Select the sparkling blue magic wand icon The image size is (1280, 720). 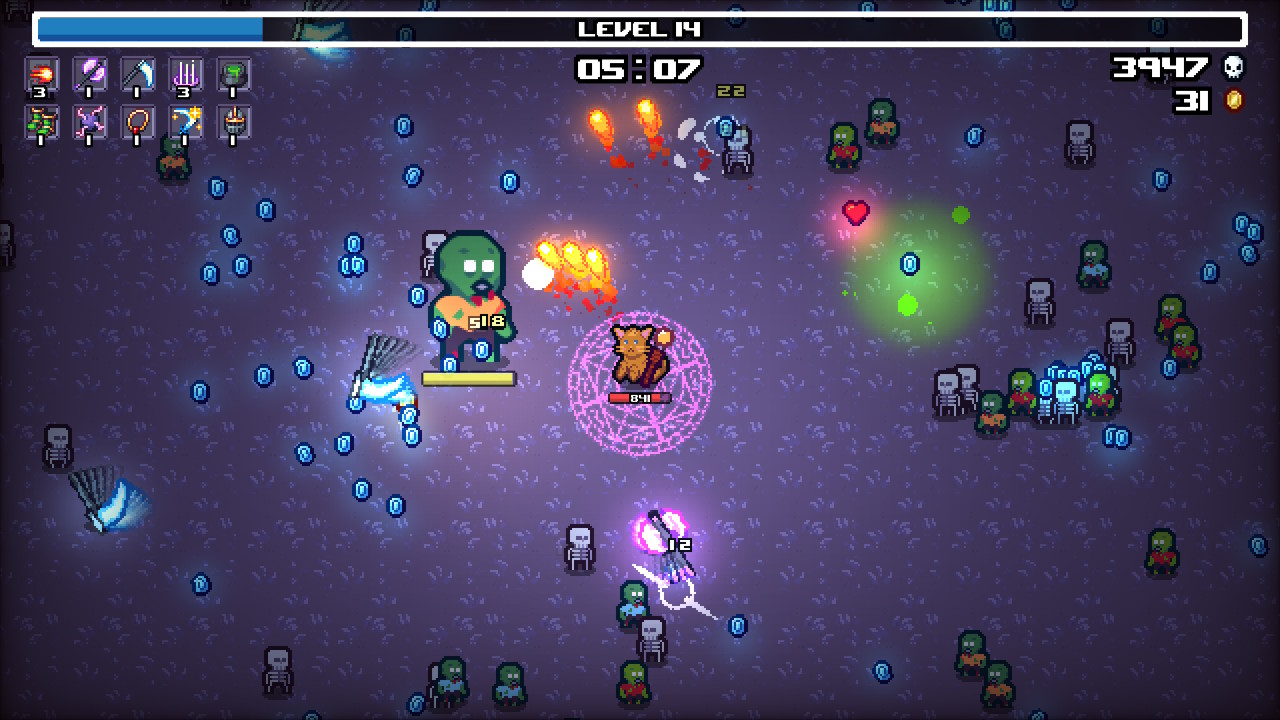tap(186, 122)
